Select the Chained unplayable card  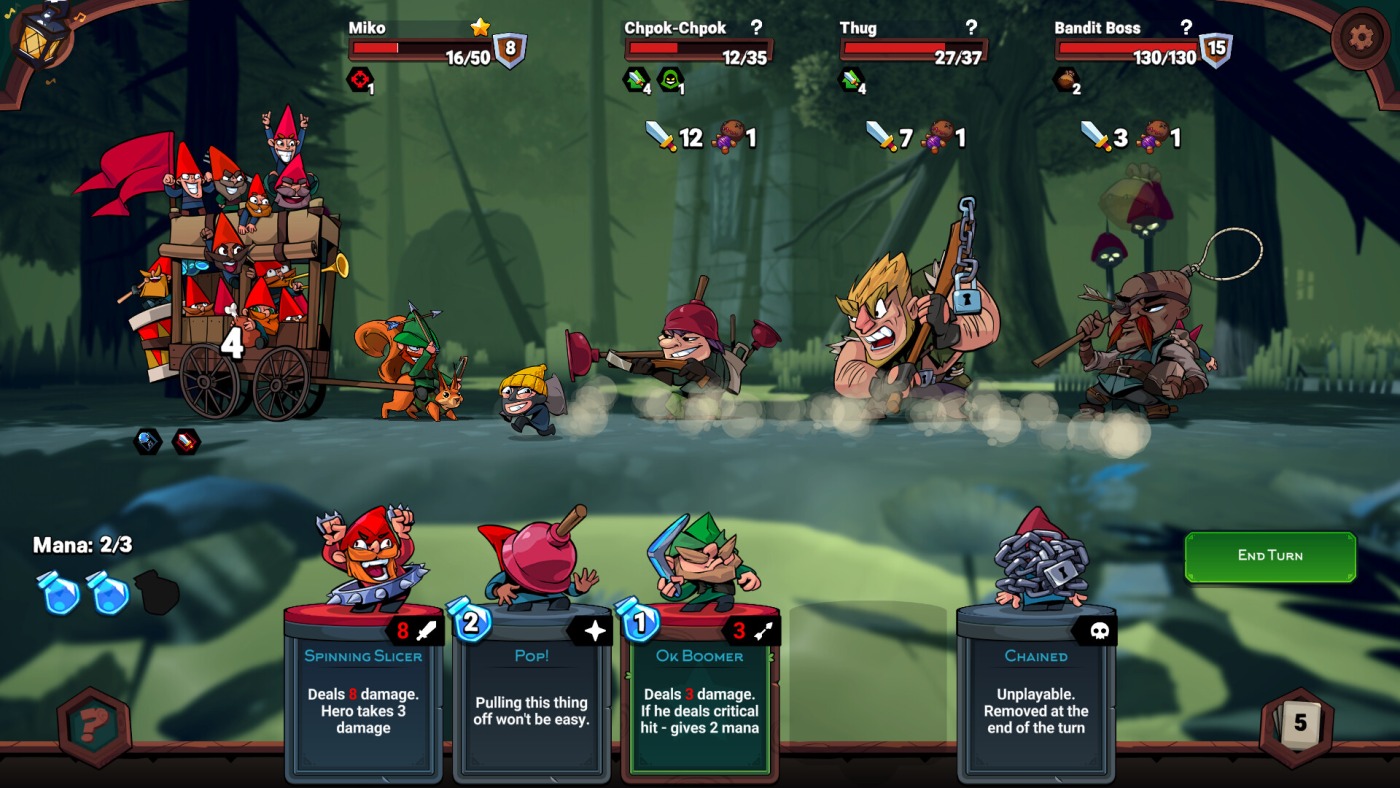point(1035,690)
